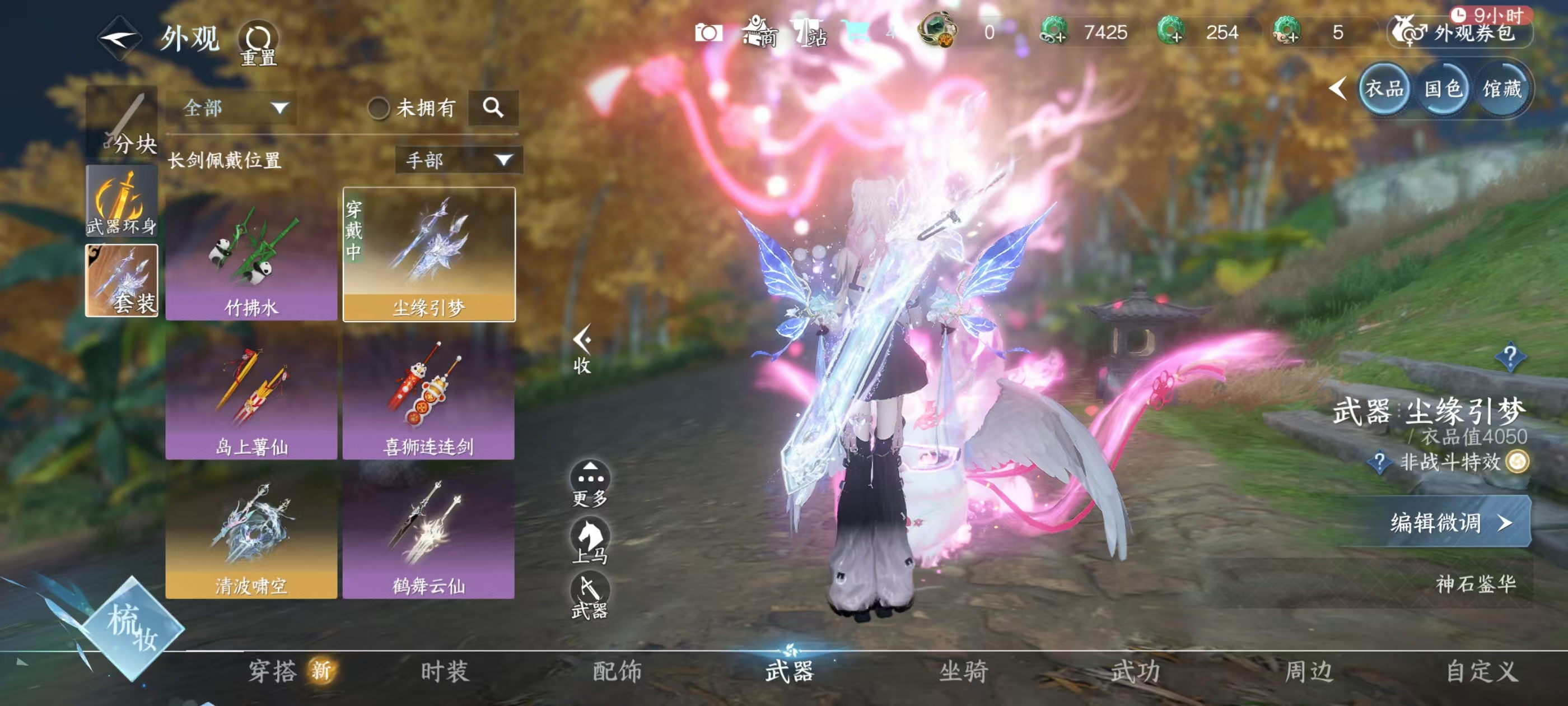
Task: Reset appearance with the 重置 button
Action: pyautogui.click(x=259, y=43)
